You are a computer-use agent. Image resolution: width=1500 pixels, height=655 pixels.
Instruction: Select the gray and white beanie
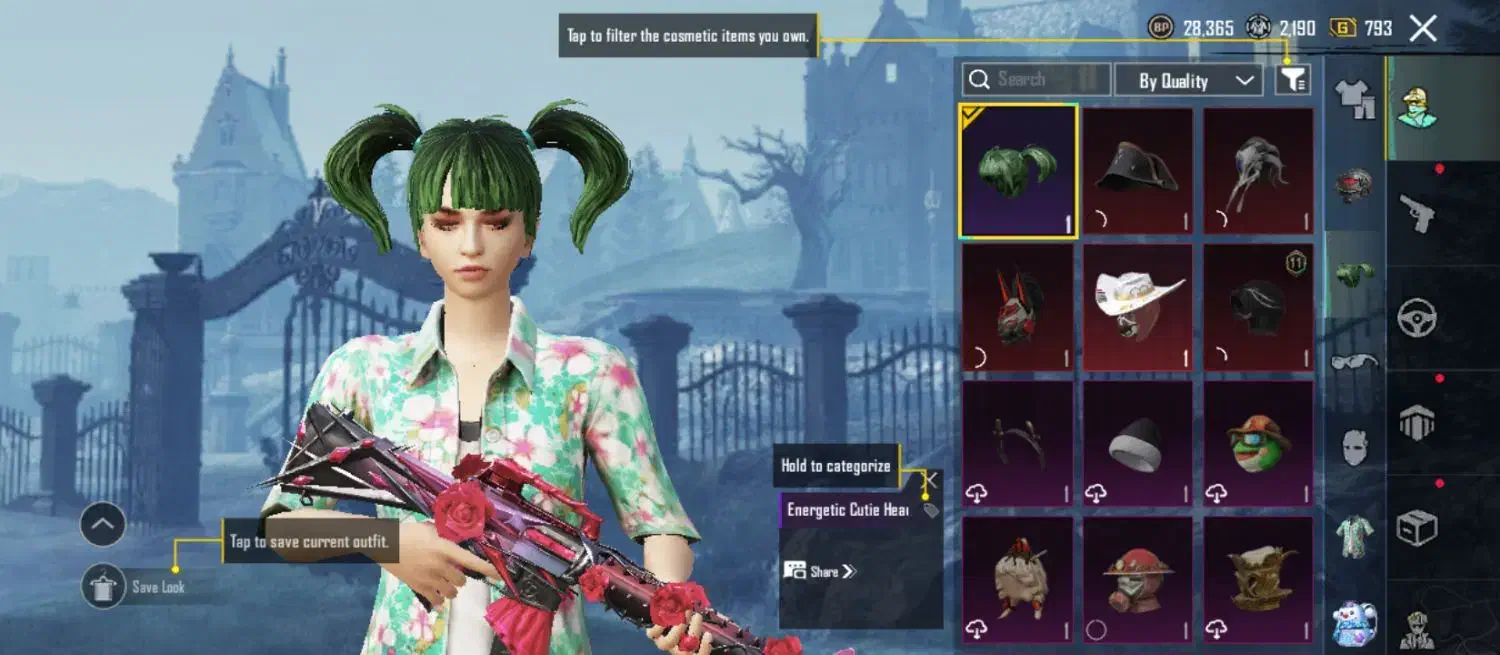[1138, 443]
